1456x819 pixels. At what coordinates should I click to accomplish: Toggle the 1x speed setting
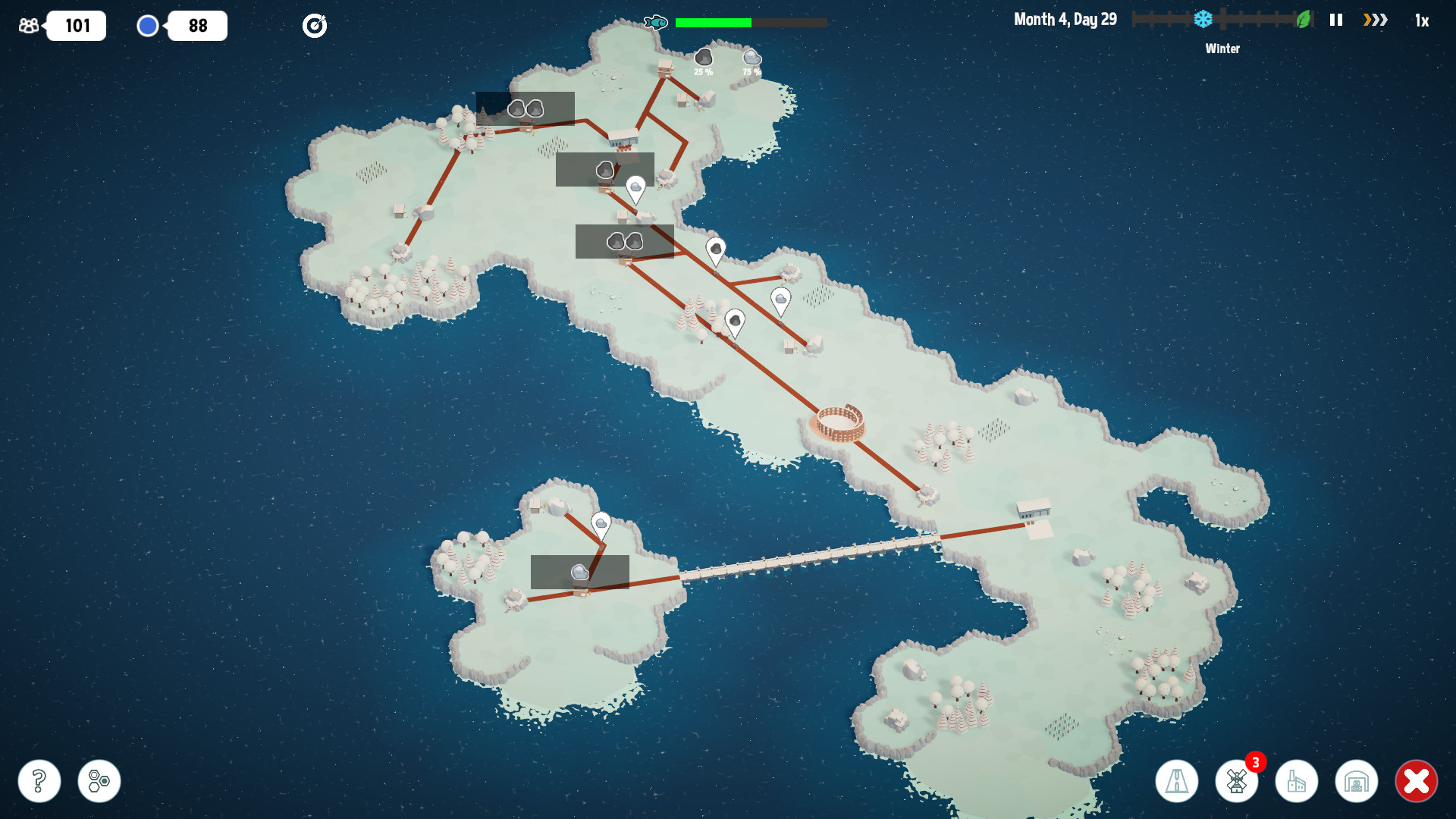coord(1422,20)
